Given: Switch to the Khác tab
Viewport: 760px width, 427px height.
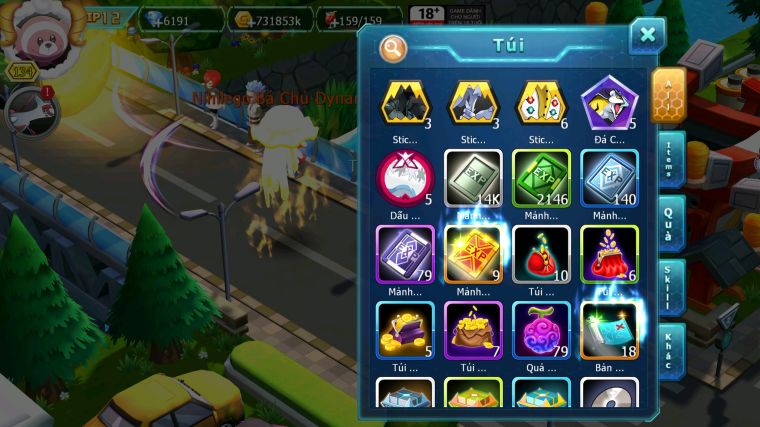Looking at the screenshot, I should click(x=670, y=350).
